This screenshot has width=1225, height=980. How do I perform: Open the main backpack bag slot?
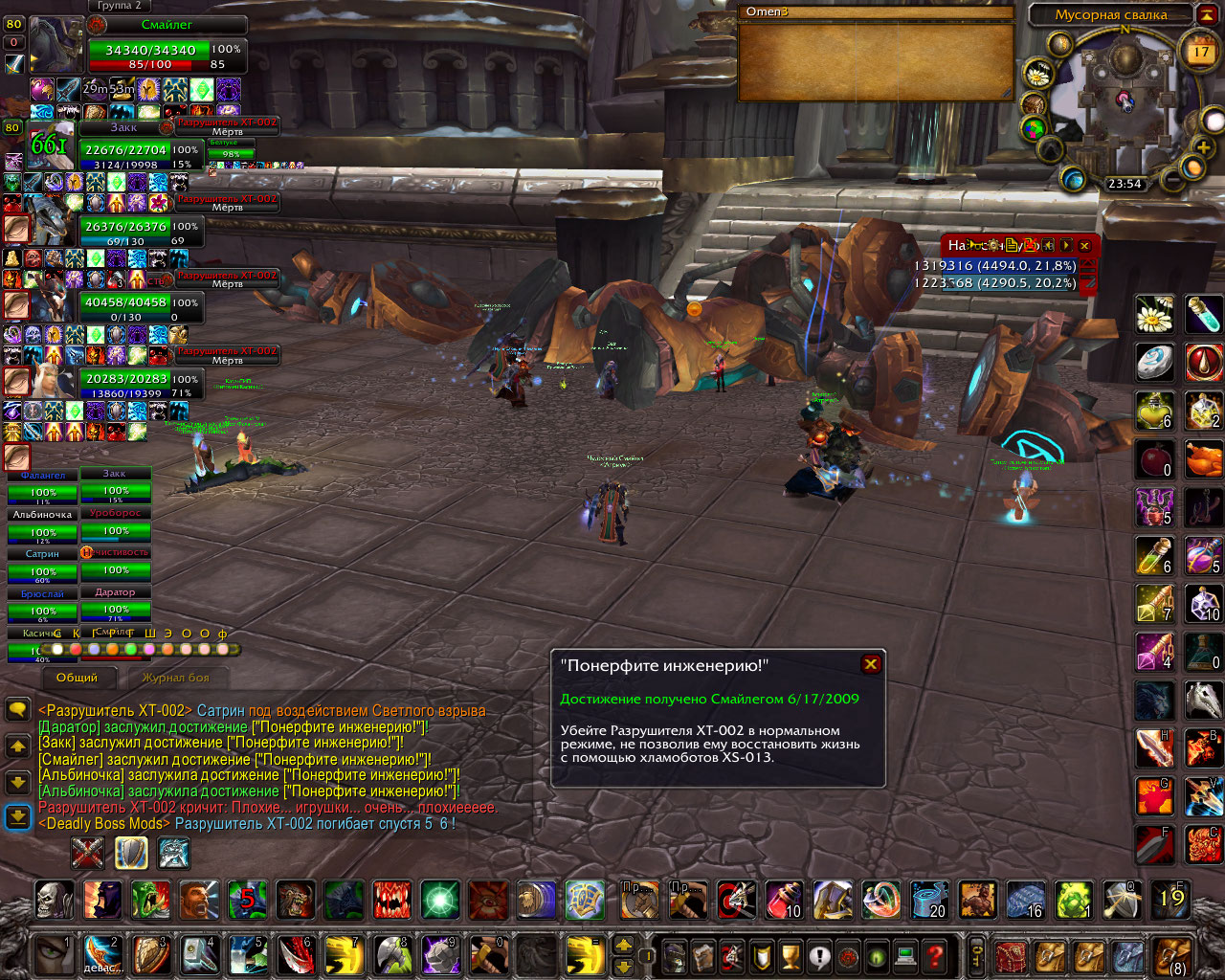coord(1172,955)
